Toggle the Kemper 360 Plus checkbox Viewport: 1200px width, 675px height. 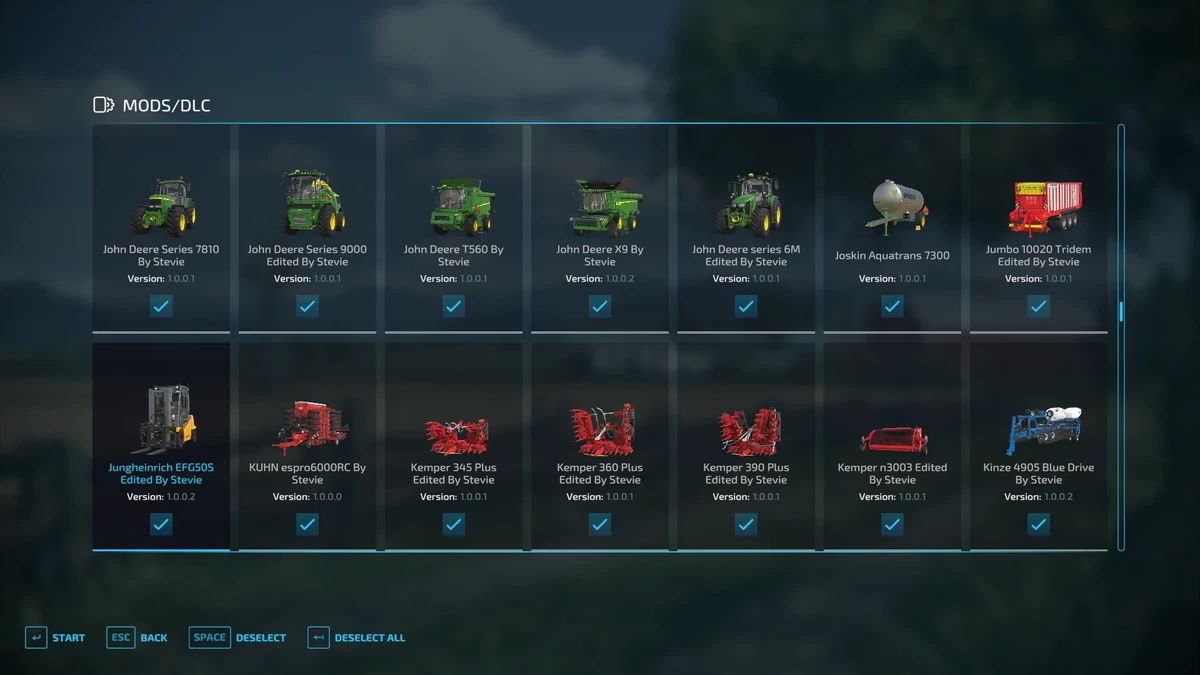pyautogui.click(x=600, y=524)
